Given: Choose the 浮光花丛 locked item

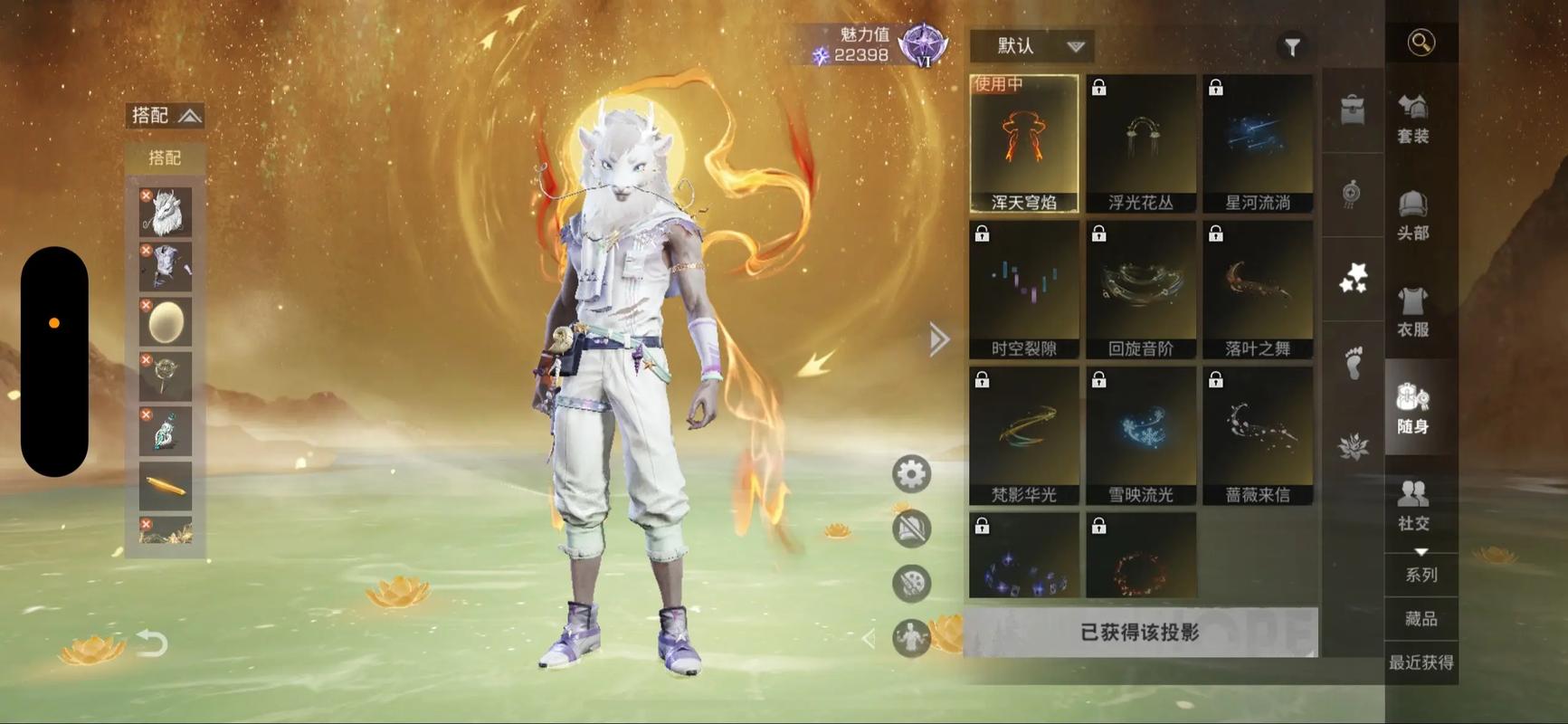Looking at the screenshot, I should coord(1141,144).
